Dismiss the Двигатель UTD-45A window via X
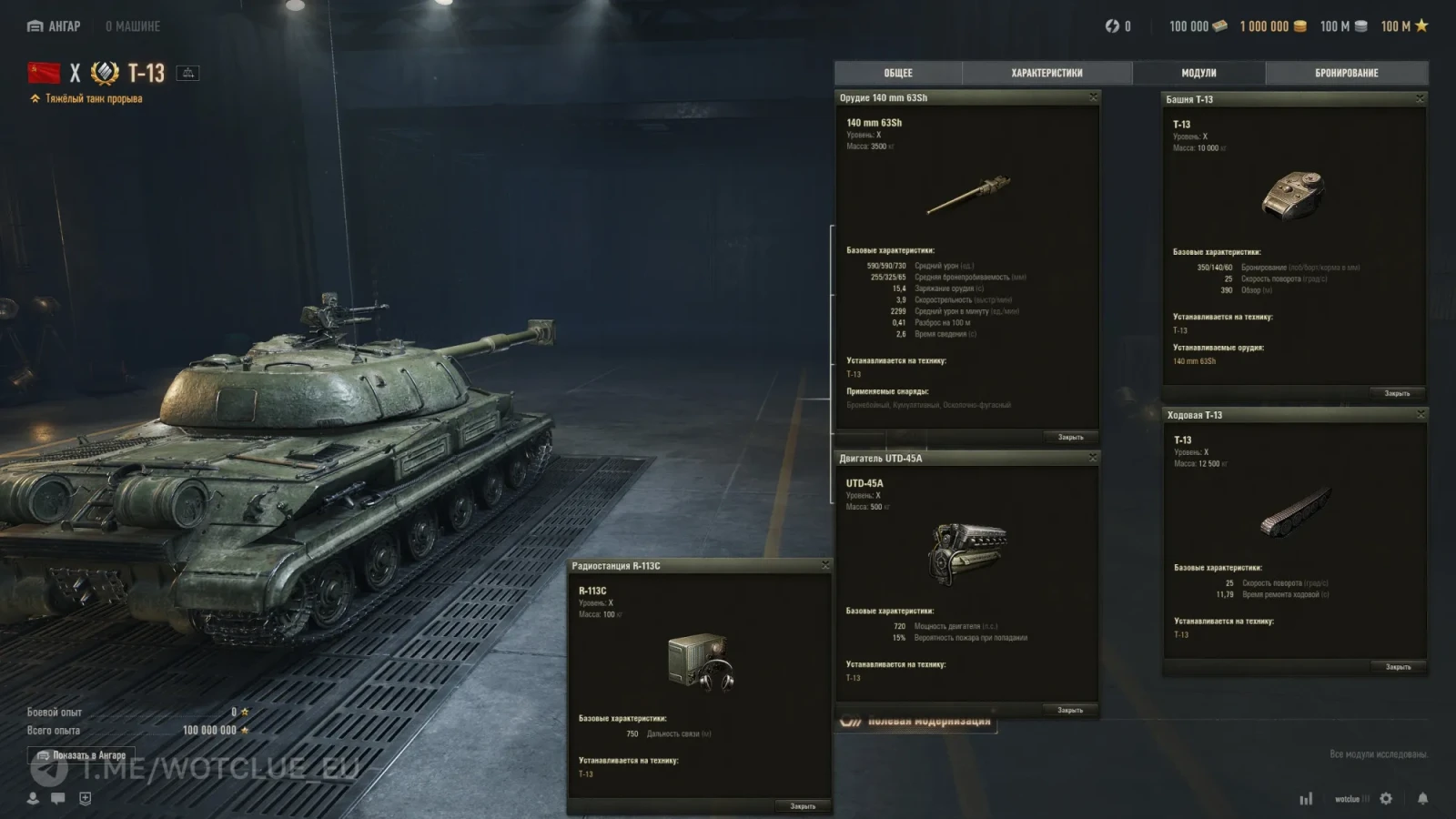The width and height of the screenshot is (1456, 819). tap(1093, 458)
